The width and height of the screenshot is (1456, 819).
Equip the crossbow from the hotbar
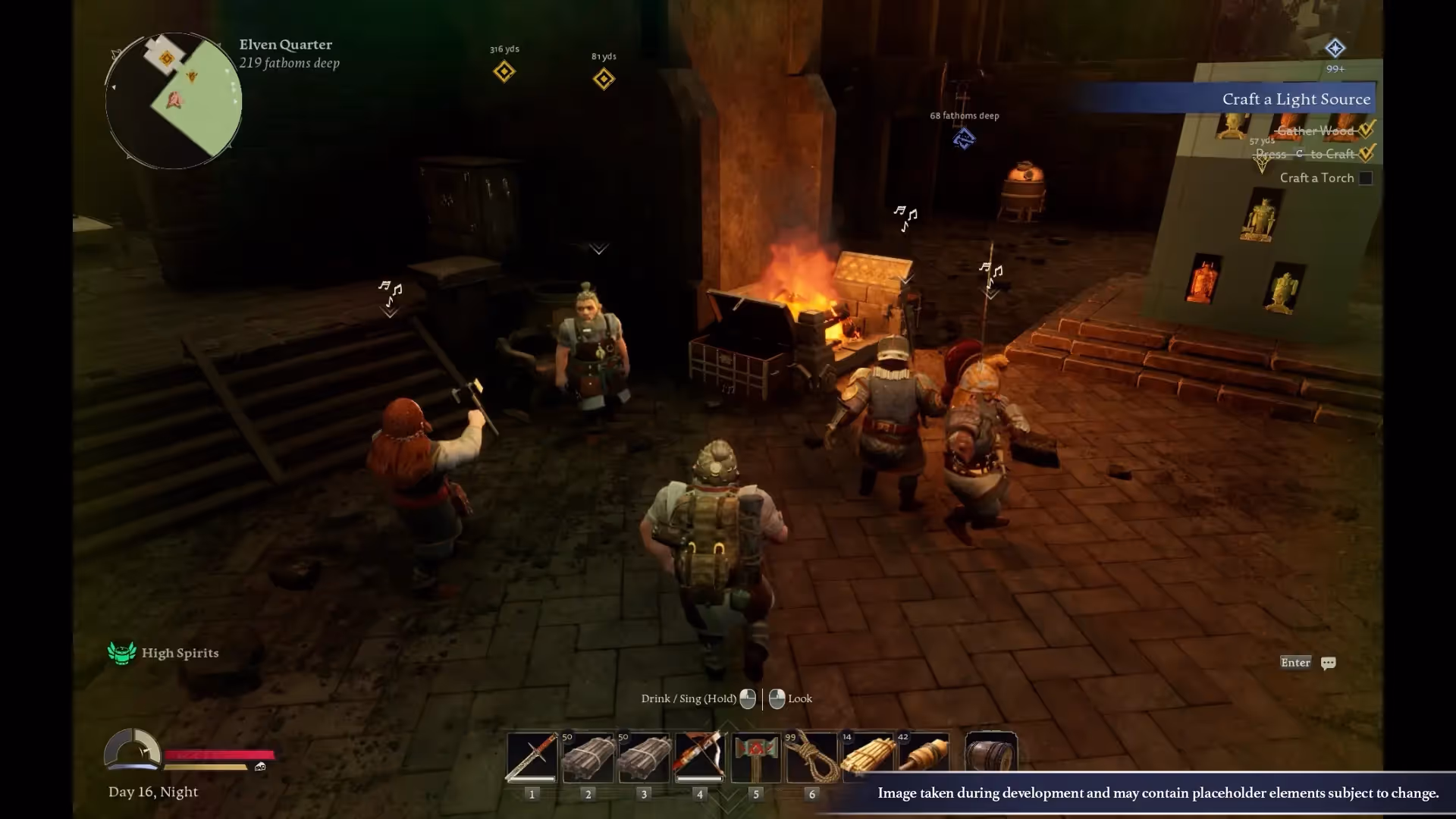coord(699,757)
